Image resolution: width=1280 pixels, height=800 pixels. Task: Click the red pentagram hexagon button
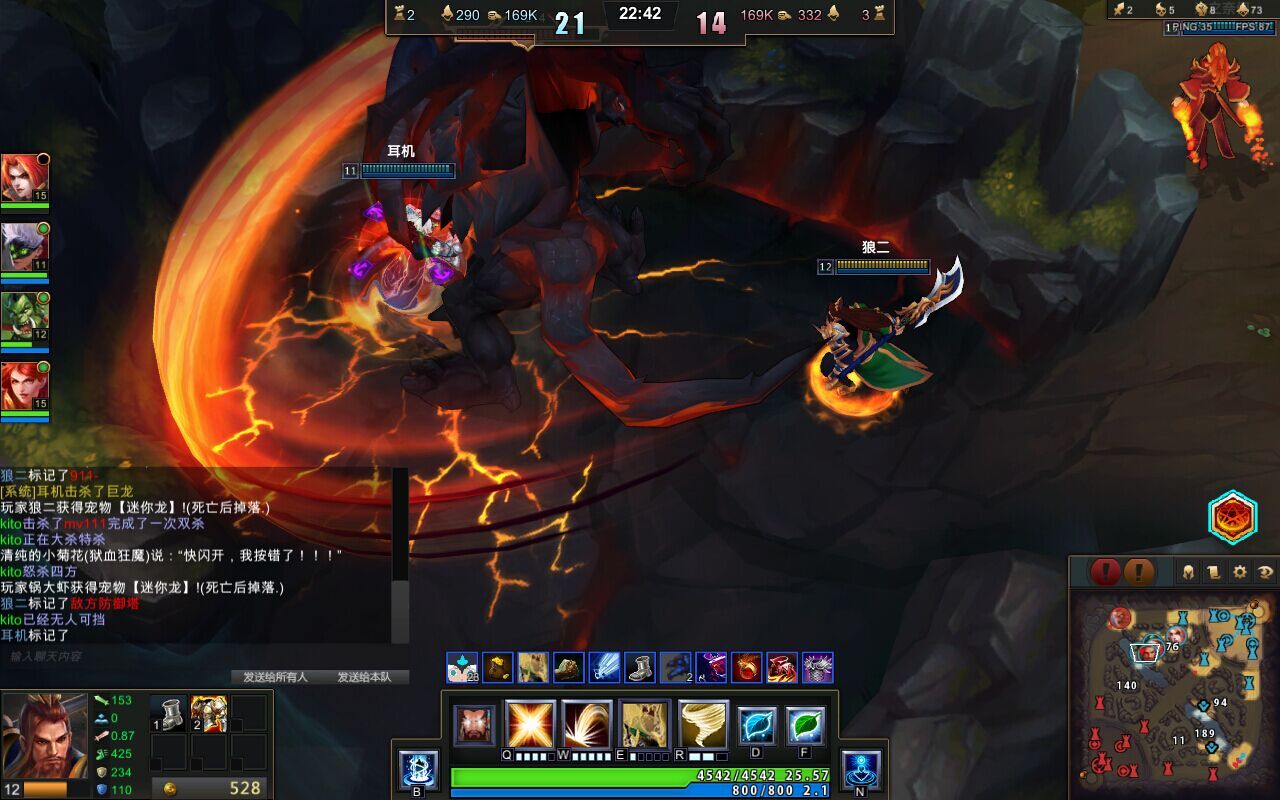pos(1232,517)
